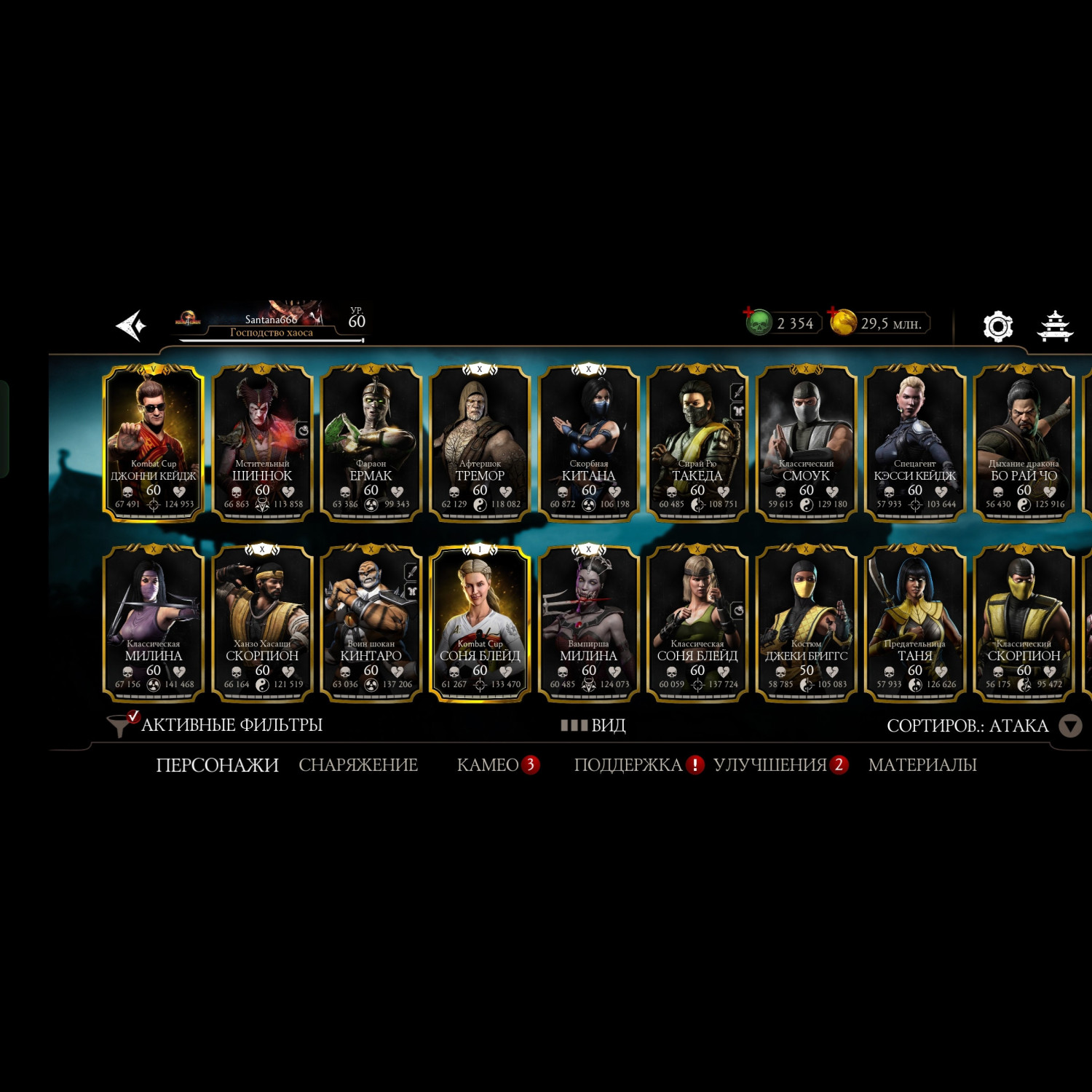Open the gear settings icon
1092x1092 pixels.
997,326
